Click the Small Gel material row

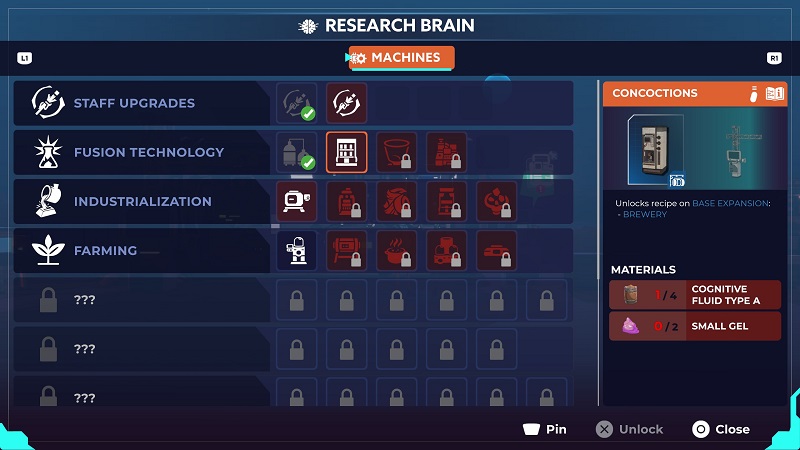695,326
